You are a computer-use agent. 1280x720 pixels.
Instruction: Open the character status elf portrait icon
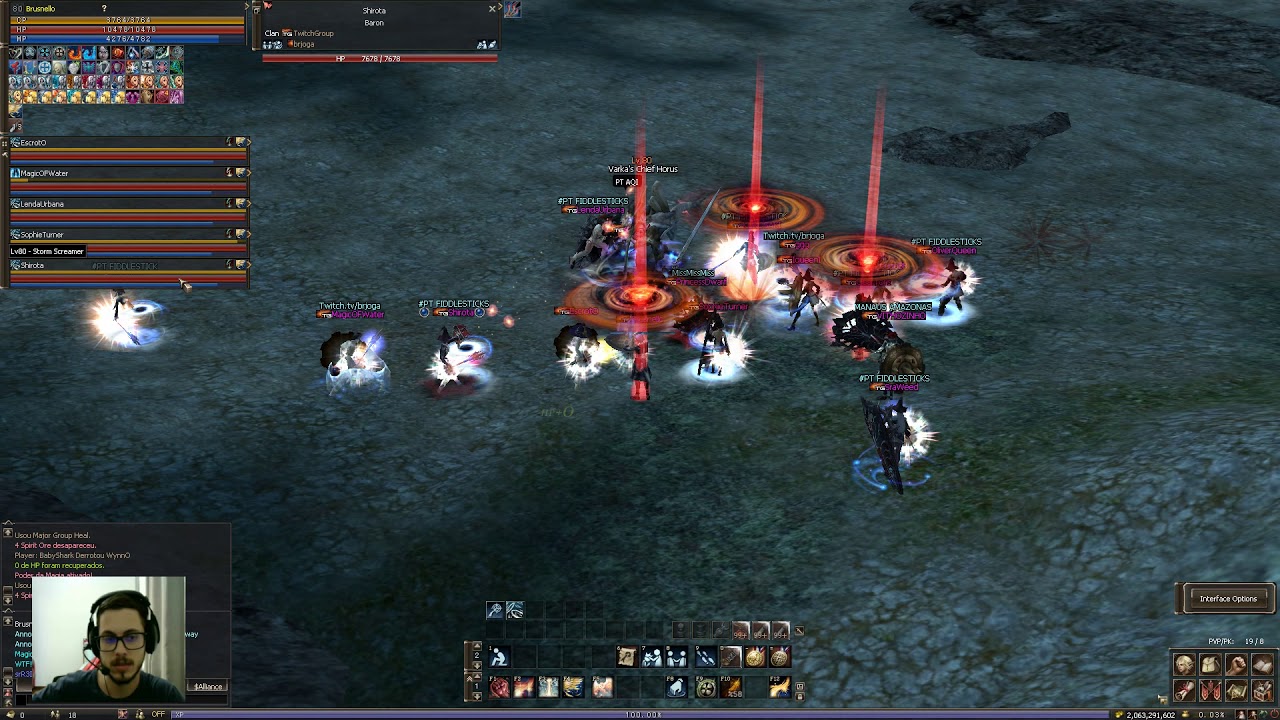pyautogui.click(x=1184, y=666)
